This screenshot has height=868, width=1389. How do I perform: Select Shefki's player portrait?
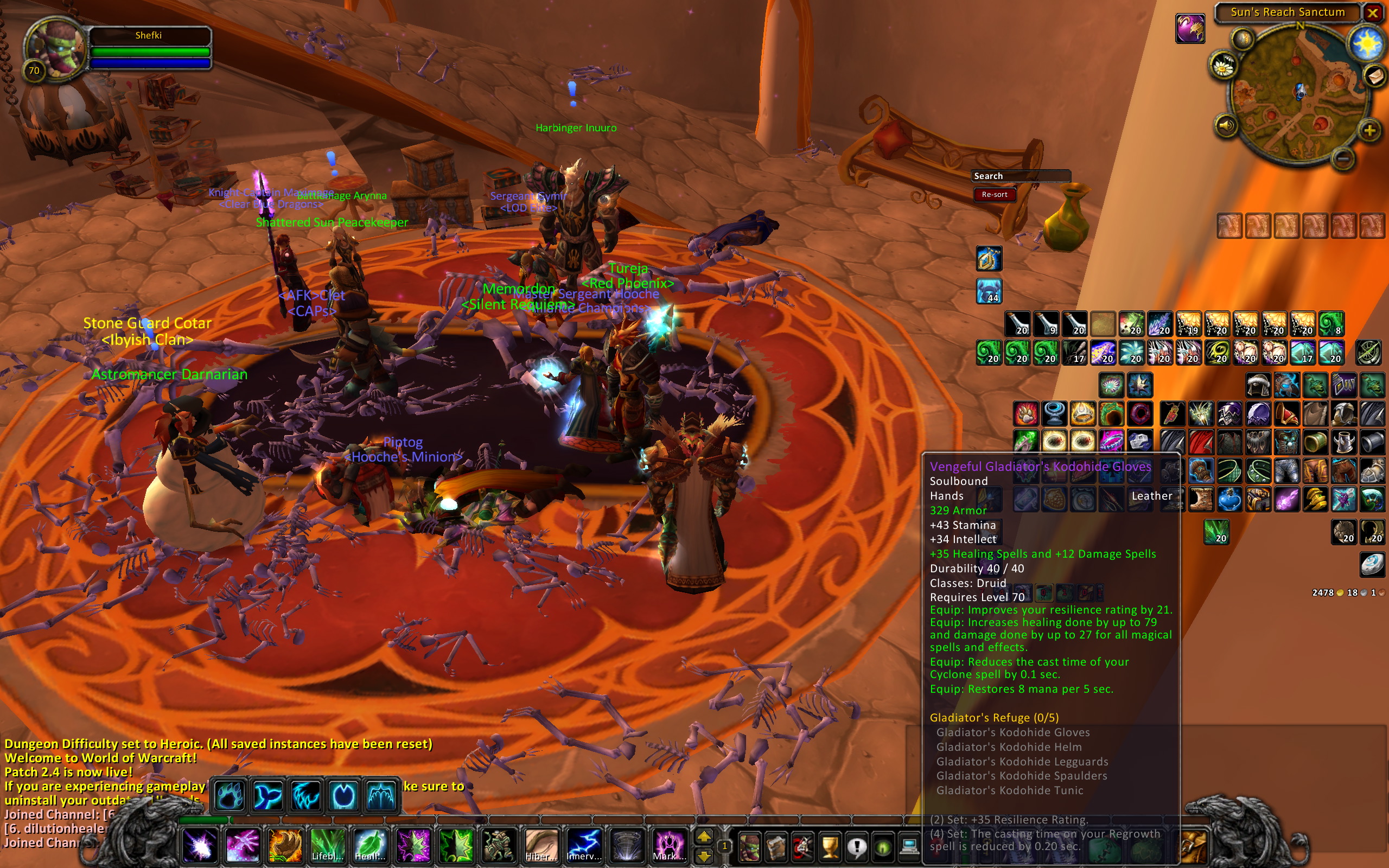[56, 48]
